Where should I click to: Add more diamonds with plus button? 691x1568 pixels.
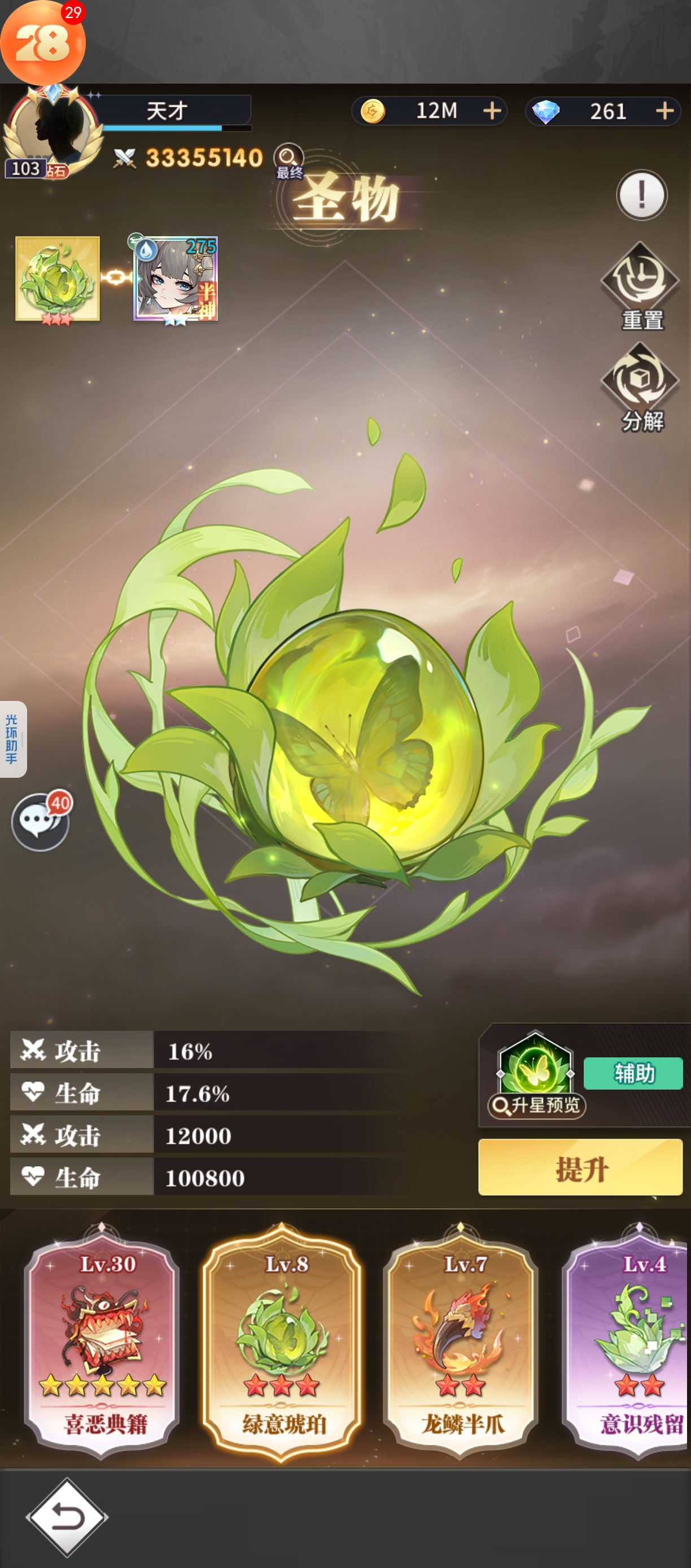click(665, 111)
